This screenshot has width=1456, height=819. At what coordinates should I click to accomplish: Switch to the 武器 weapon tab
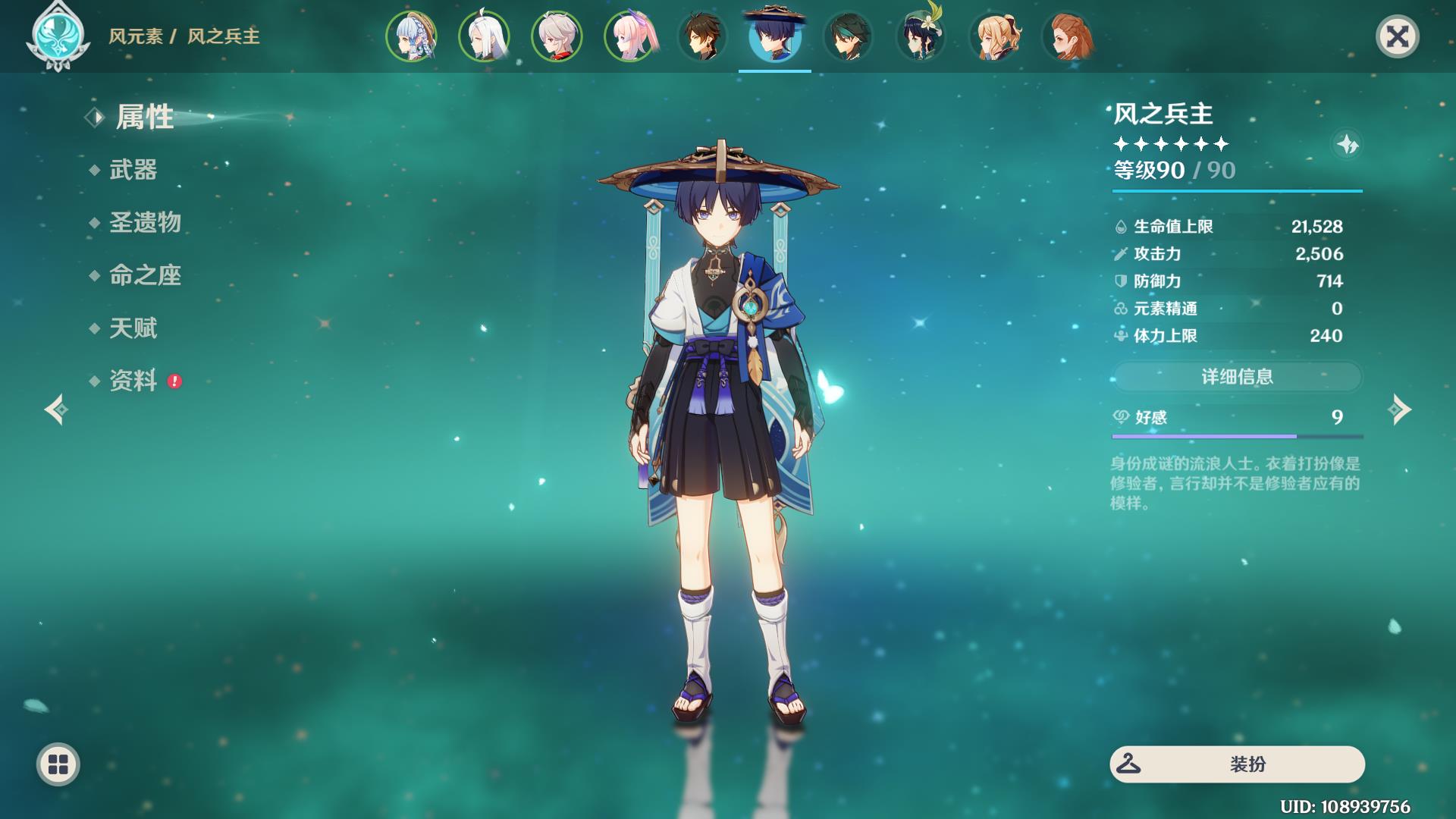click(x=133, y=170)
